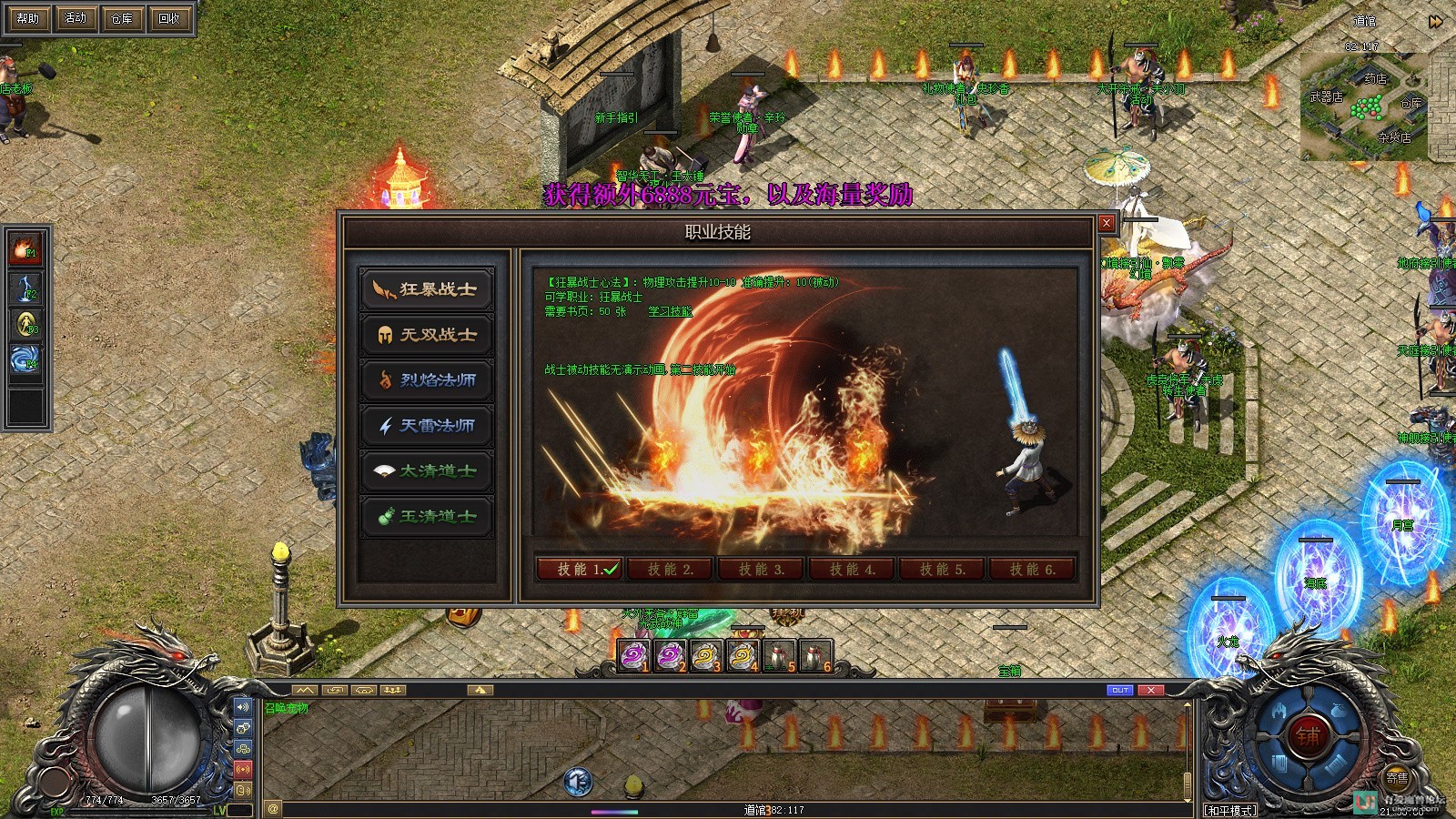1456x819 pixels.
Task: Switch to the 烈焰法师 class
Action: click(x=427, y=380)
